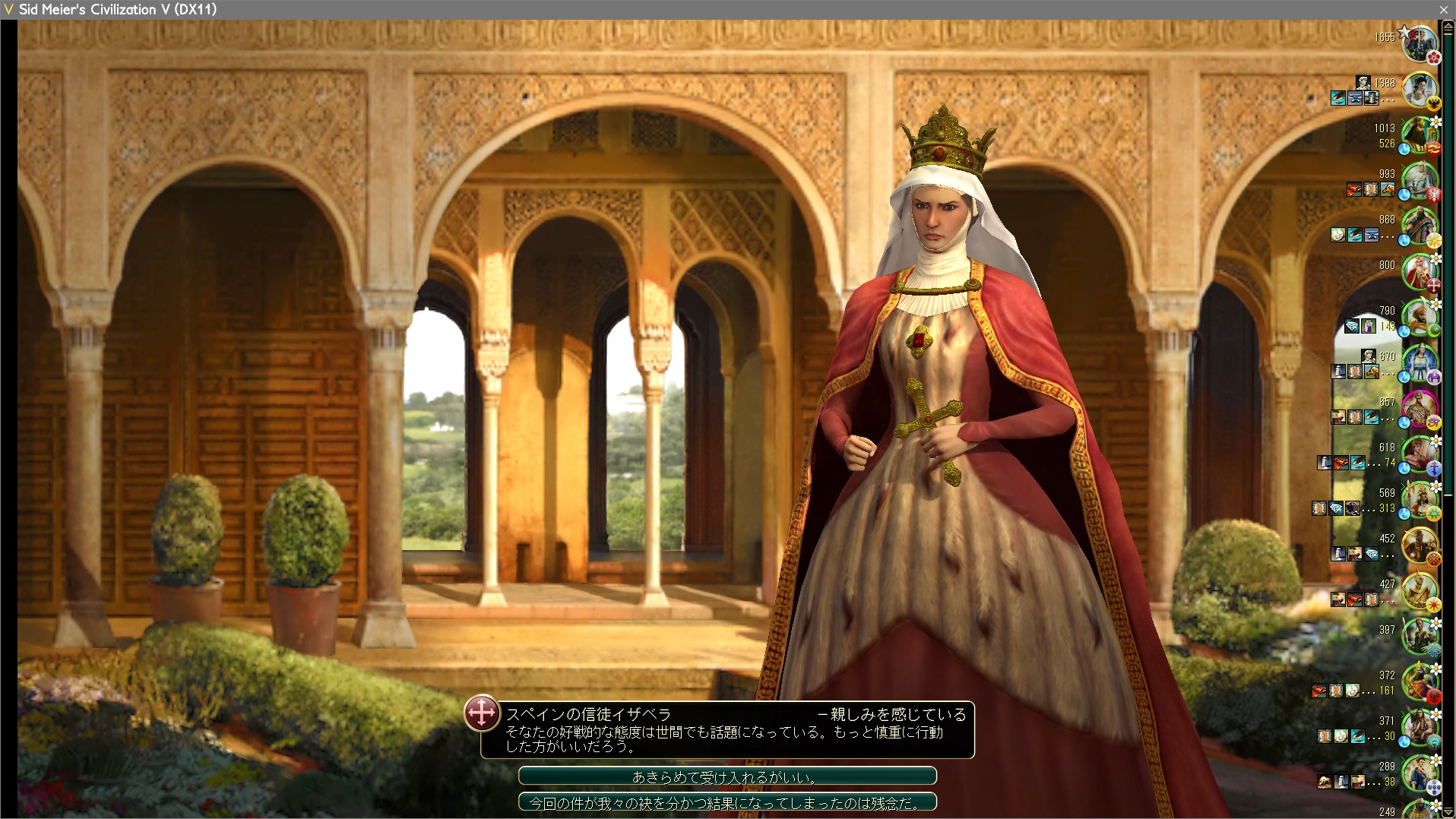Close the Civilization V window
This screenshot has height=819, width=1456.
1443,9
